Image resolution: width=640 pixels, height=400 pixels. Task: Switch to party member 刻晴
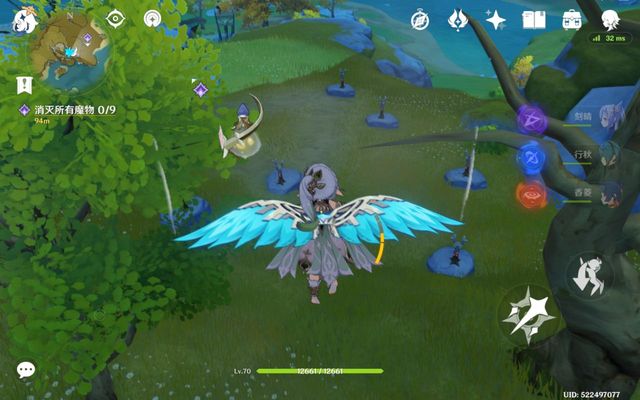[530, 120]
